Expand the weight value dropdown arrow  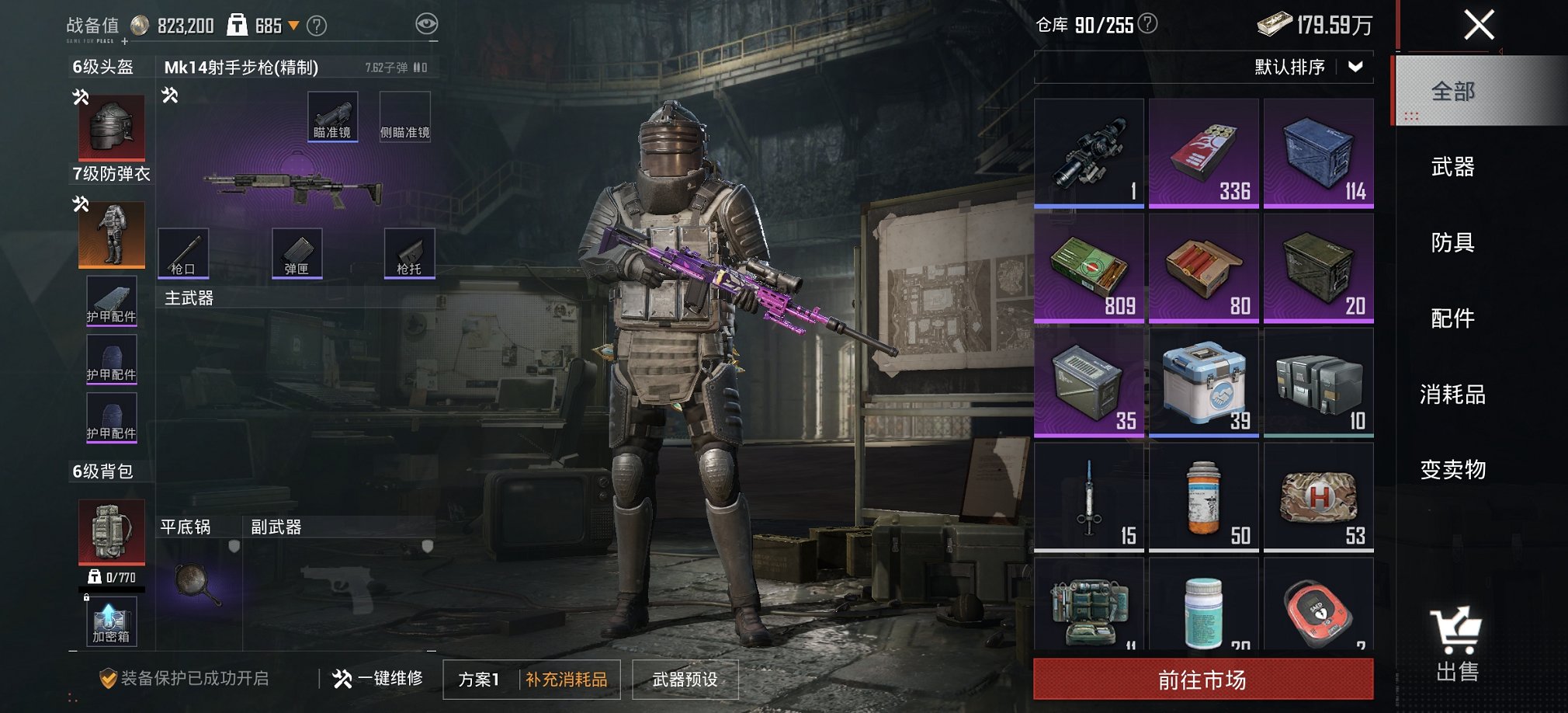[x=292, y=24]
